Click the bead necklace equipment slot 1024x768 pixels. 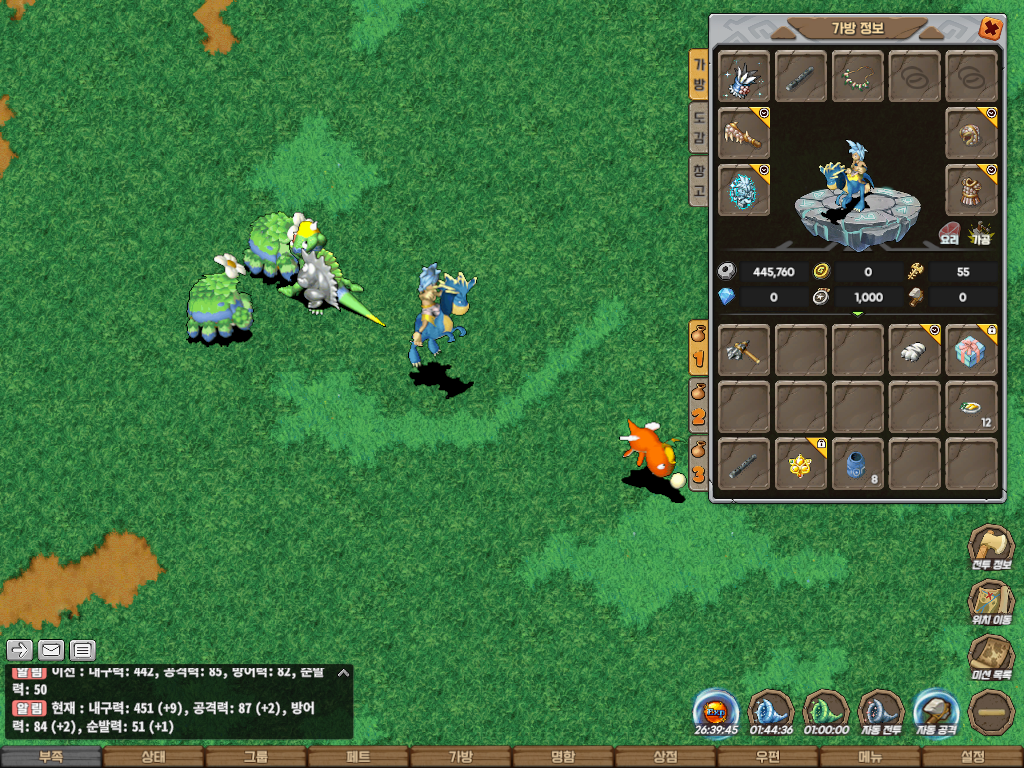point(858,77)
